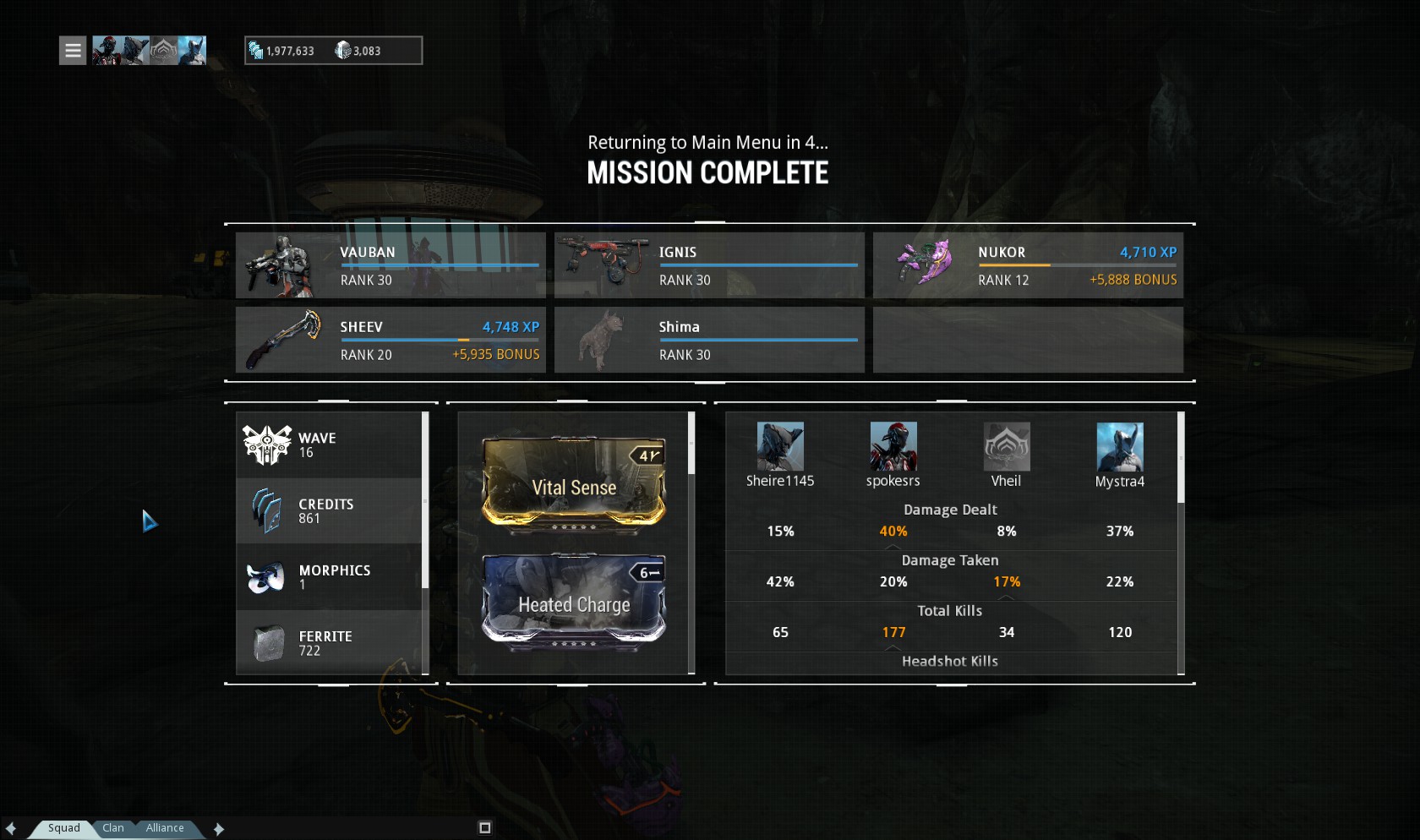1420x840 pixels.
Task: Open the hamburger main menu
Action: coord(73,51)
